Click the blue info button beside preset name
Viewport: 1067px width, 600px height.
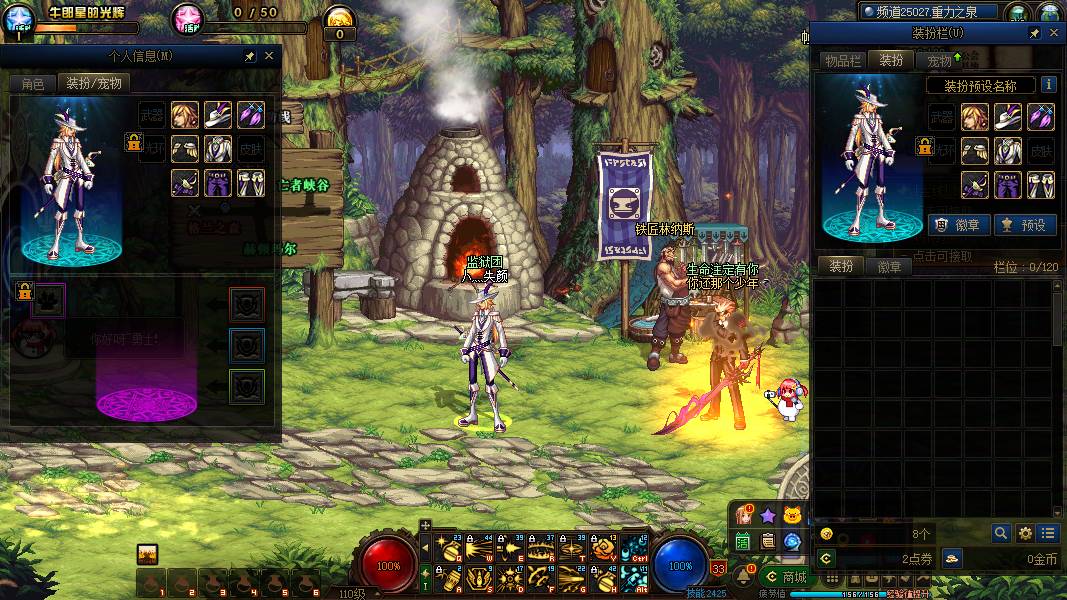(x=1049, y=85)
